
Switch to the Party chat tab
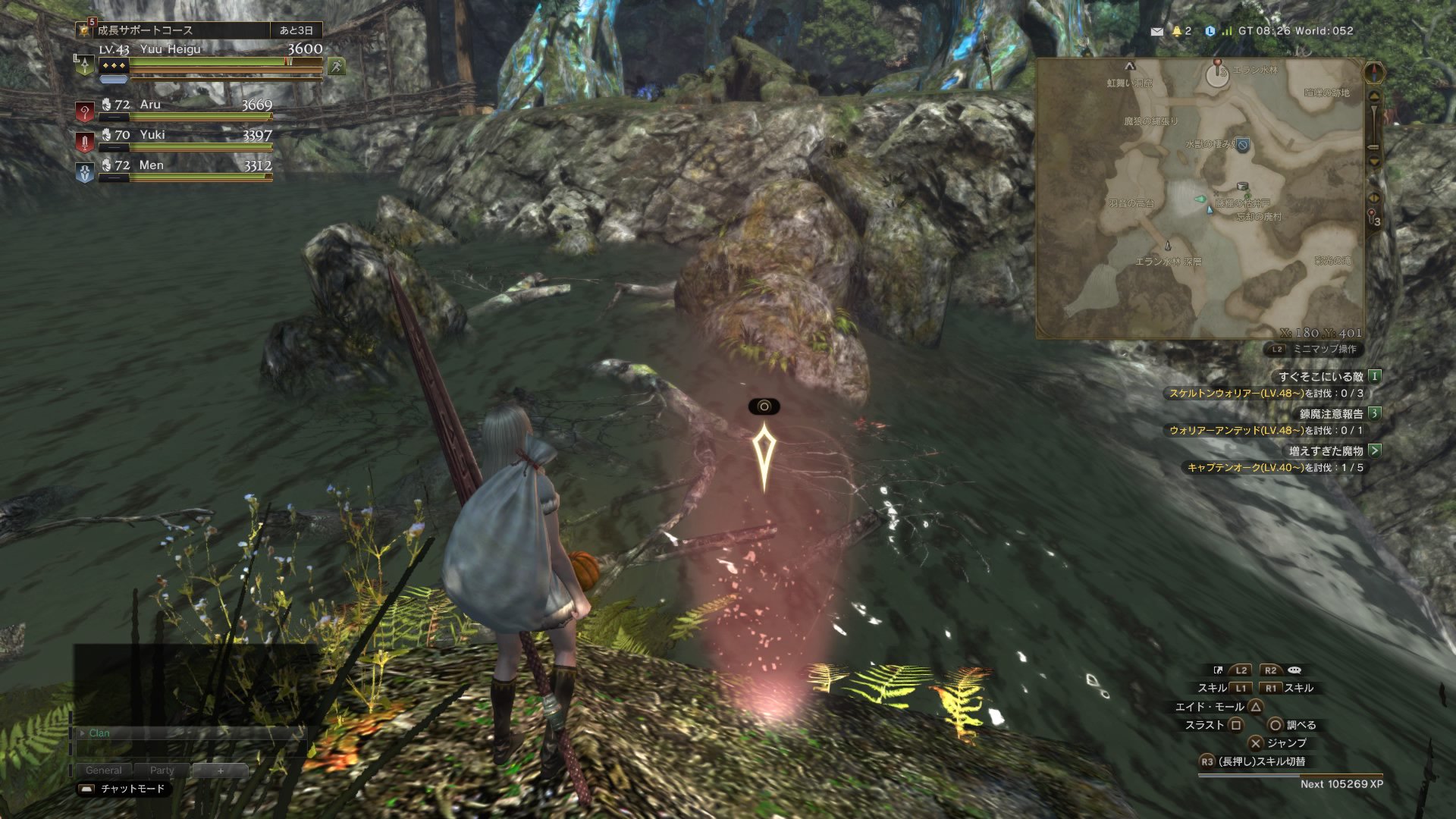pos(162,770)
